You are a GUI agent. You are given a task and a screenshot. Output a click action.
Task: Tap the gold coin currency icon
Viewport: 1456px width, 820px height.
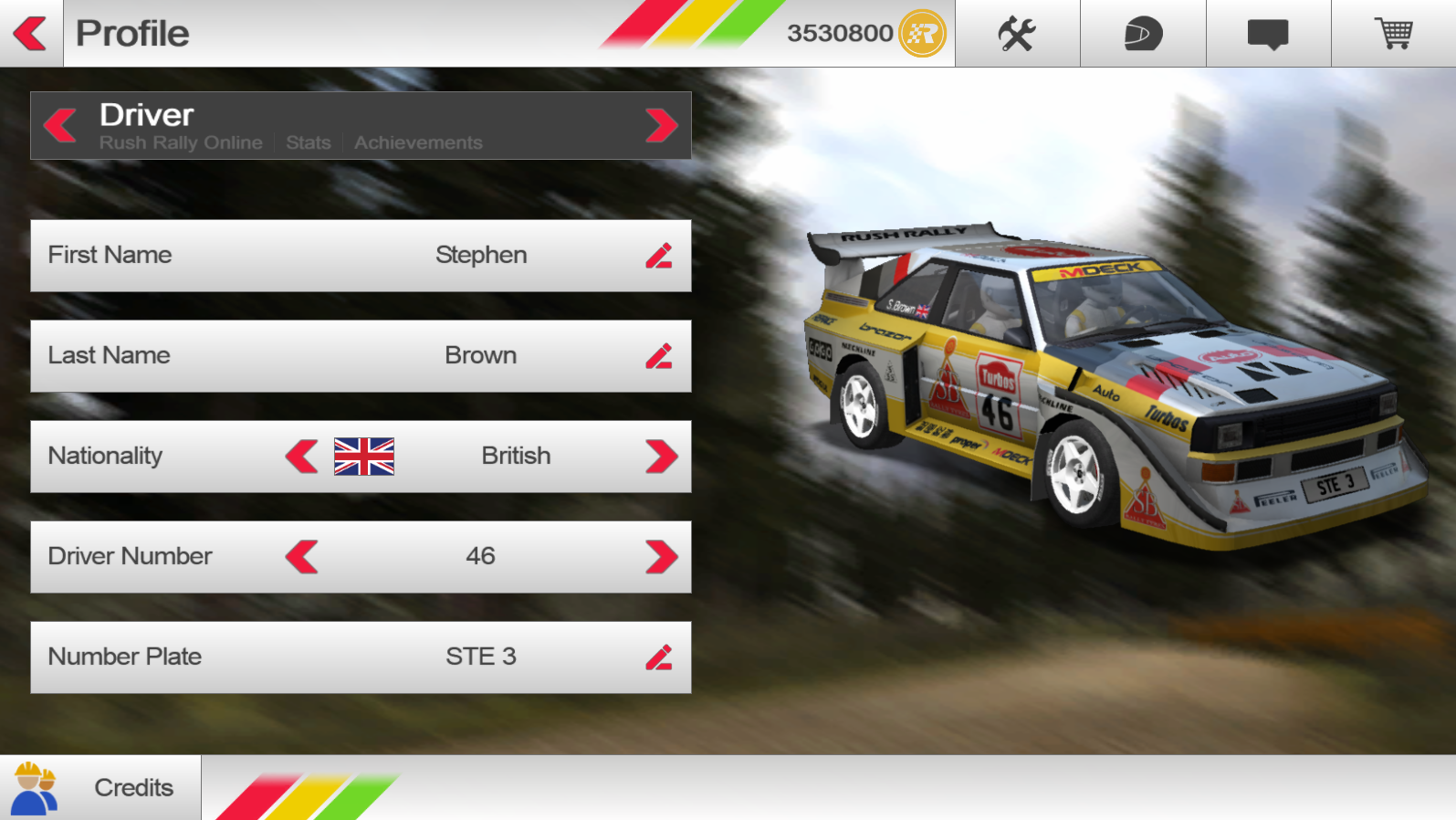tap(922, 34)
